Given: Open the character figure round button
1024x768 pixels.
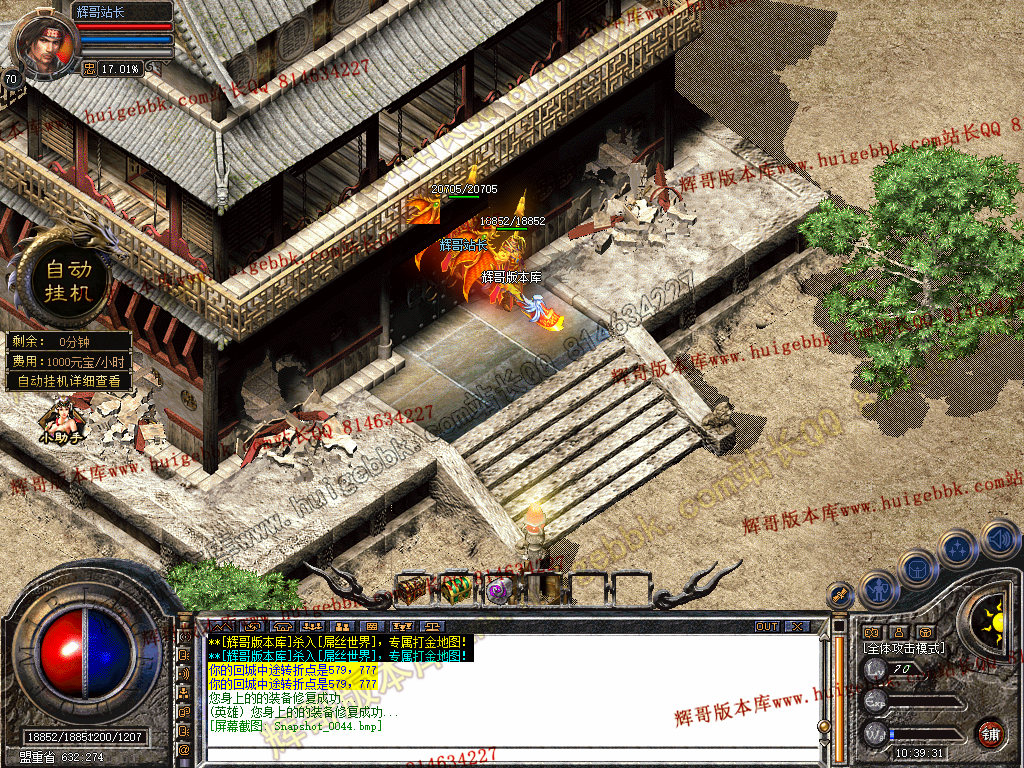Looking at the screenshot, I should click(x=878, y=589).
